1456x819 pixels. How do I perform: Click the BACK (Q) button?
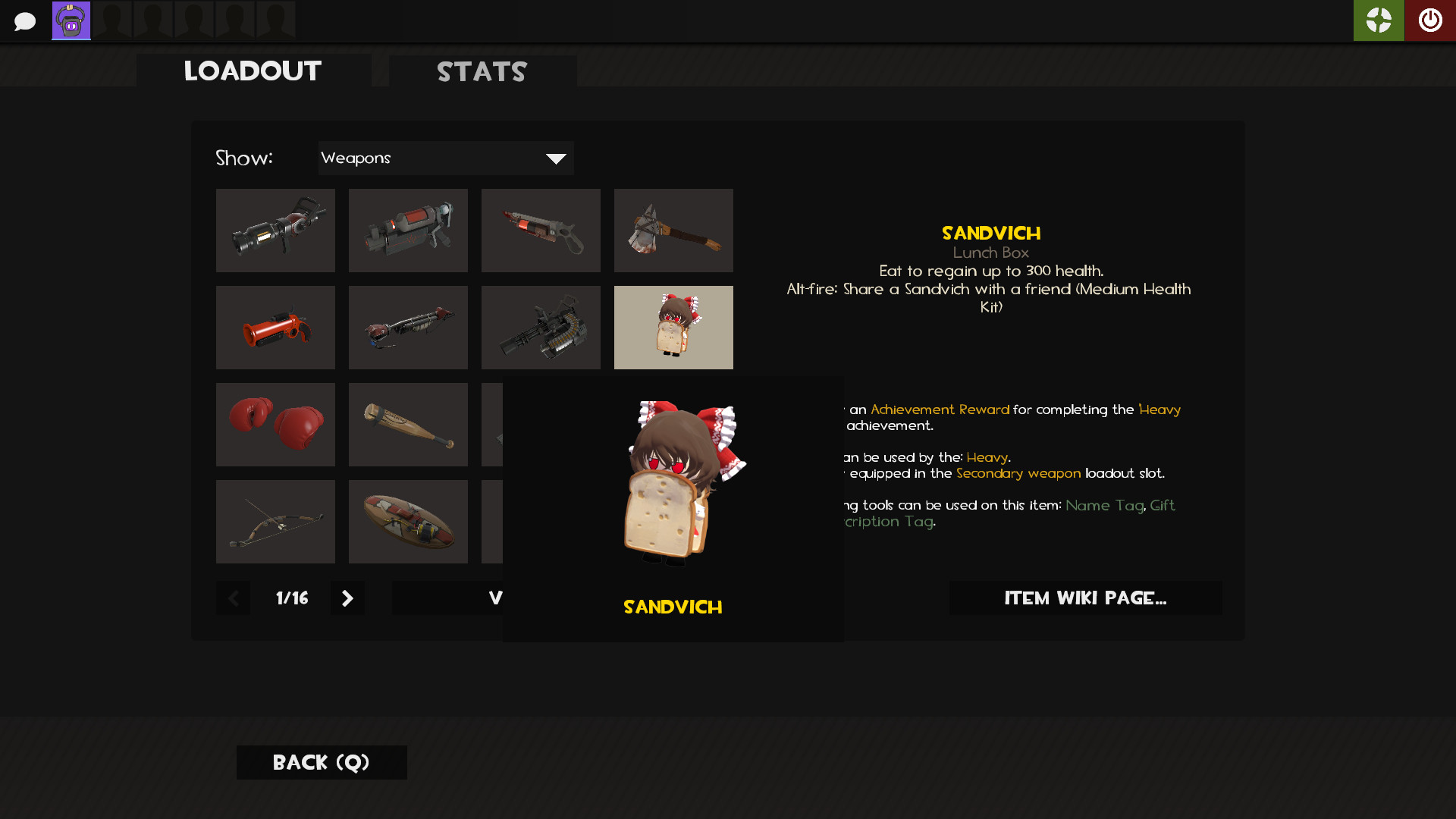click(x=321, y=762)
